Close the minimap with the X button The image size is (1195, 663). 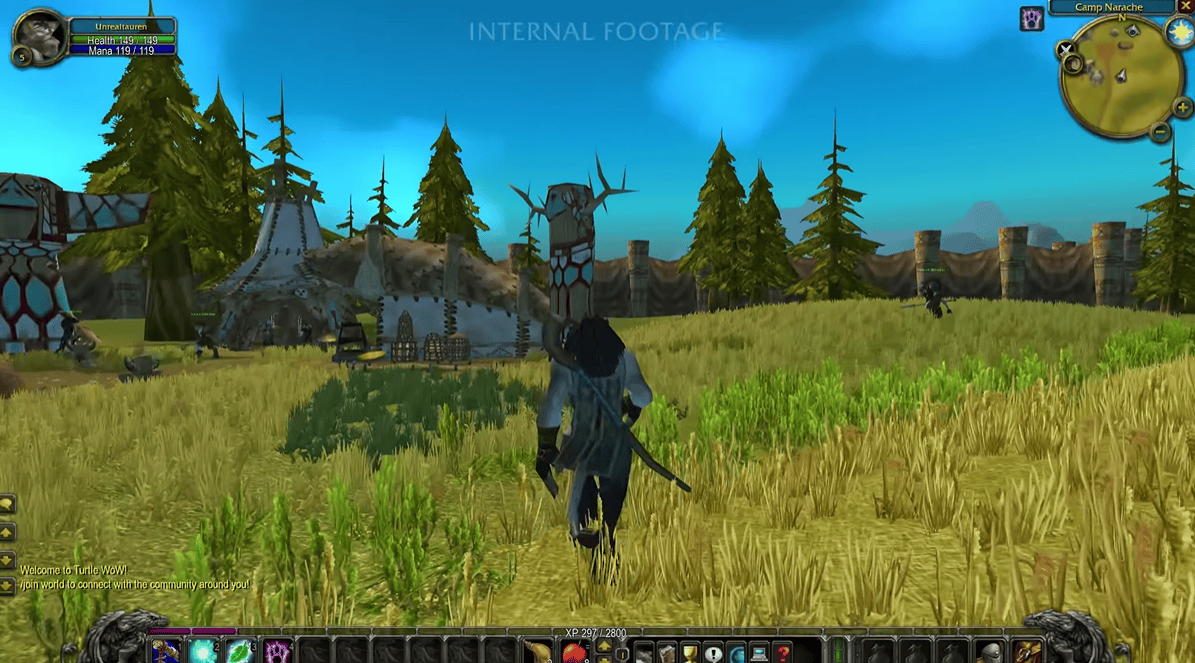point(1185,6)
